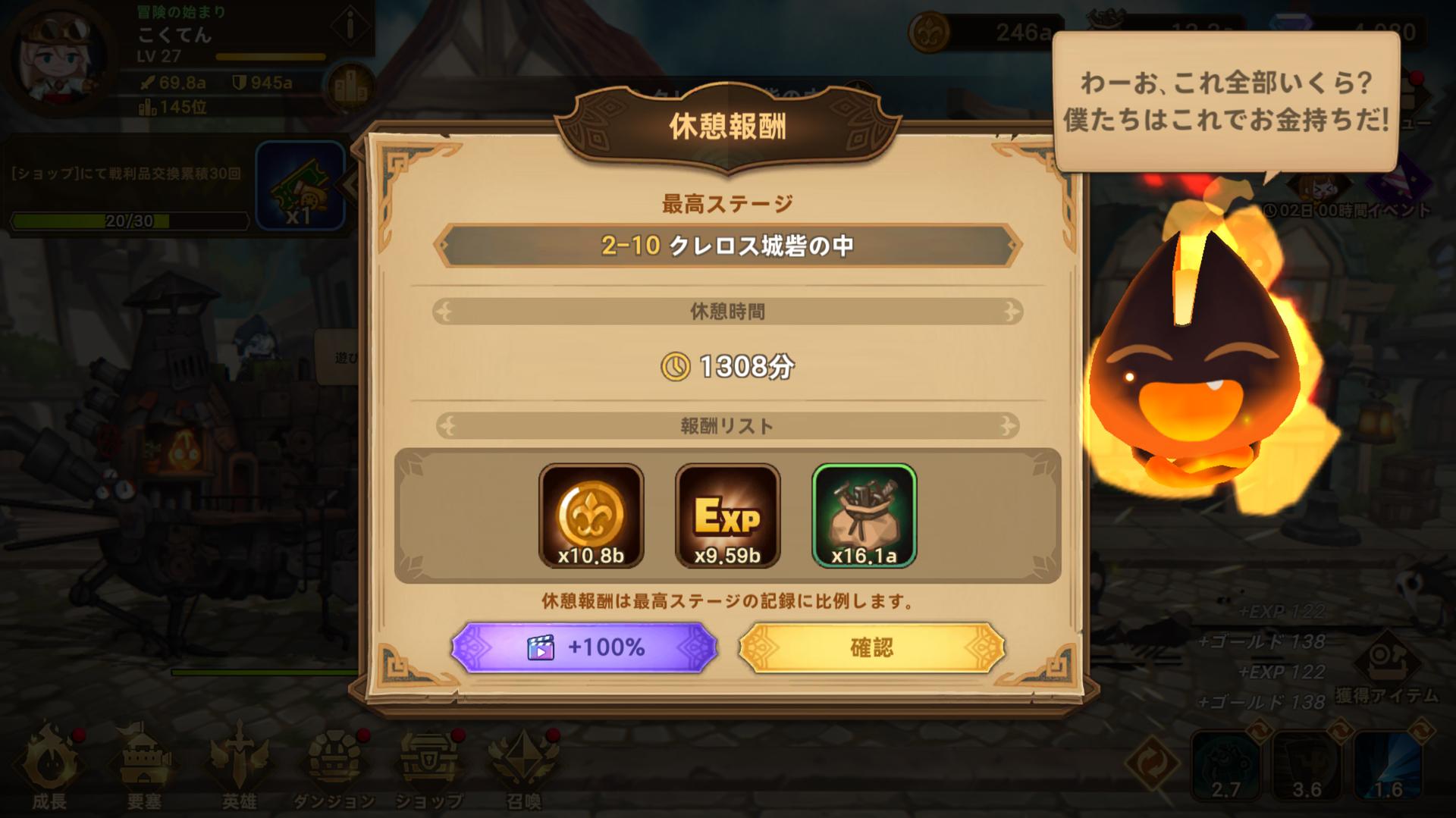Open the ダンジョン dungeon menu
This screenshot has height=818, width=1456.
334,766
